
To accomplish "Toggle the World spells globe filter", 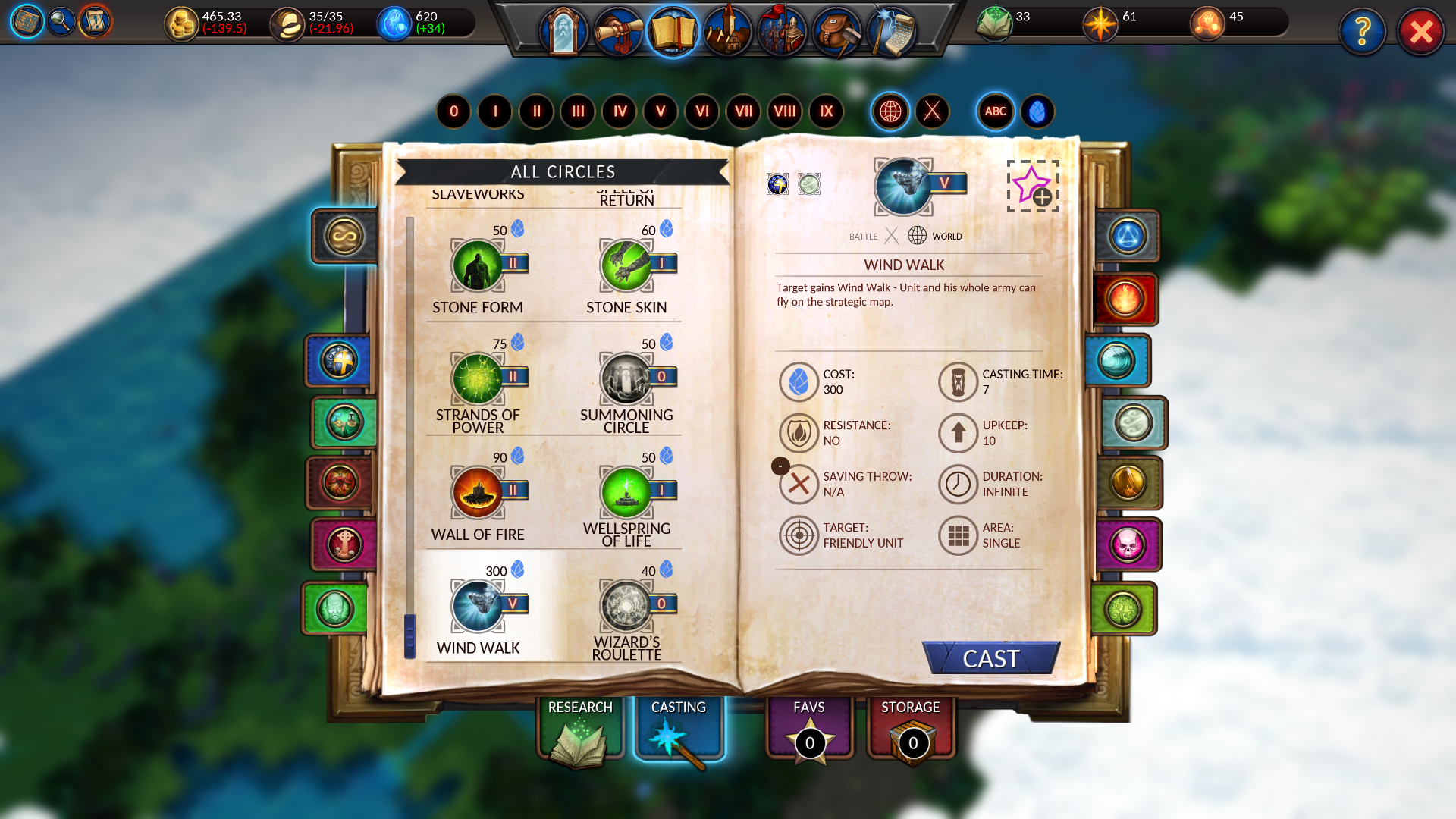I will 890,111.
